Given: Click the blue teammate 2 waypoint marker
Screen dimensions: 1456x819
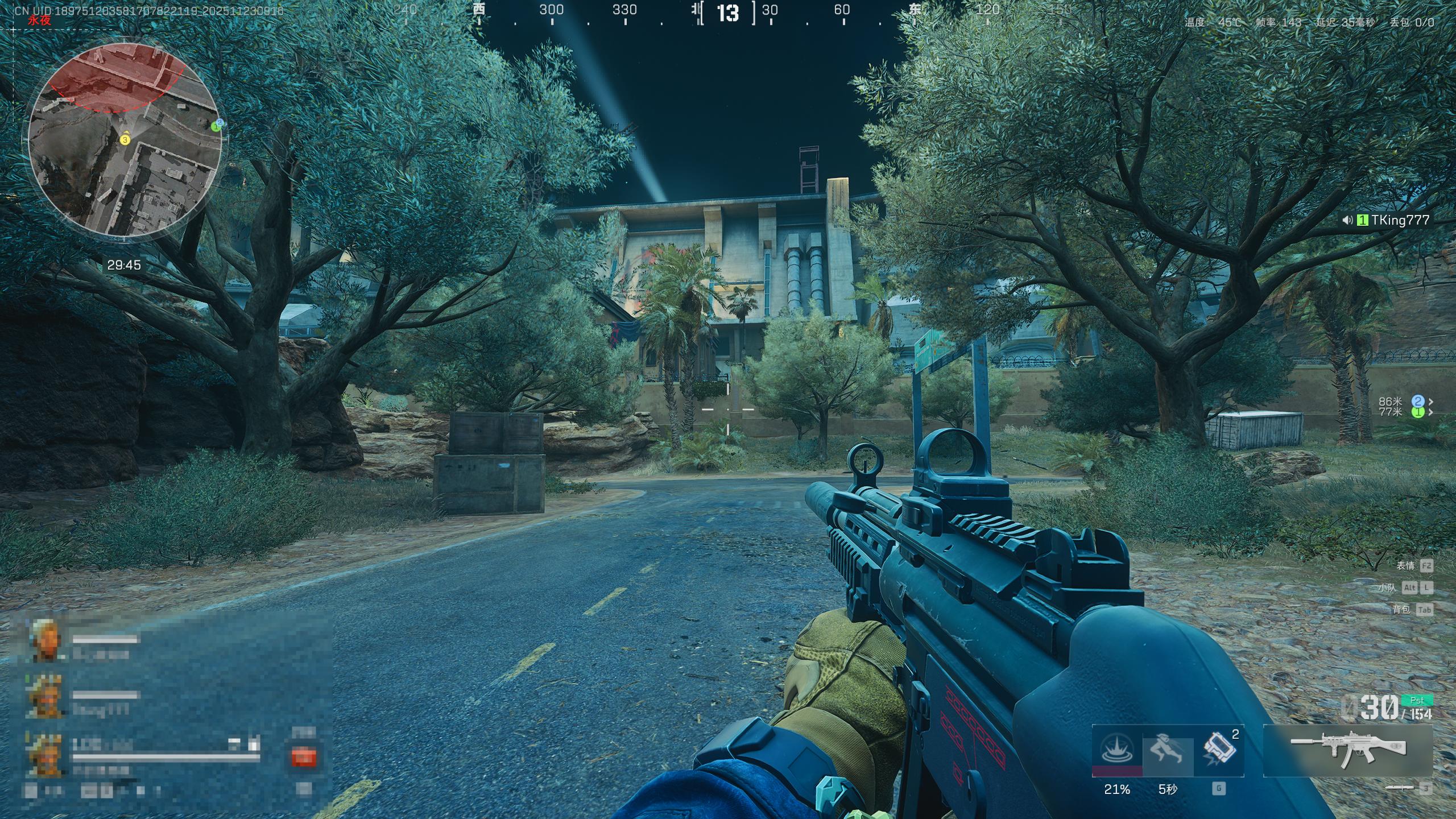Looking at the screenshot, I should [1417, 402].
